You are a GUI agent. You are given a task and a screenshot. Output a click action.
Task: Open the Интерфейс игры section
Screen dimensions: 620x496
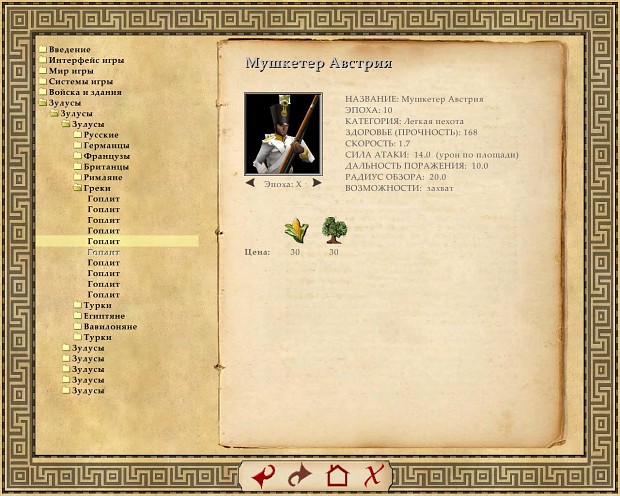click(86, 60)
